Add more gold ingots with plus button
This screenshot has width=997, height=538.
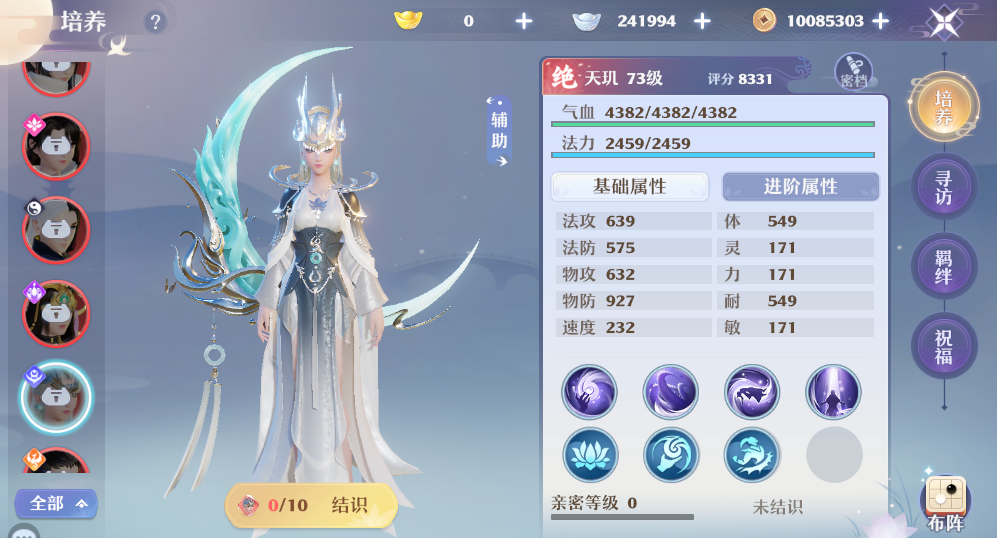(524, 21)
